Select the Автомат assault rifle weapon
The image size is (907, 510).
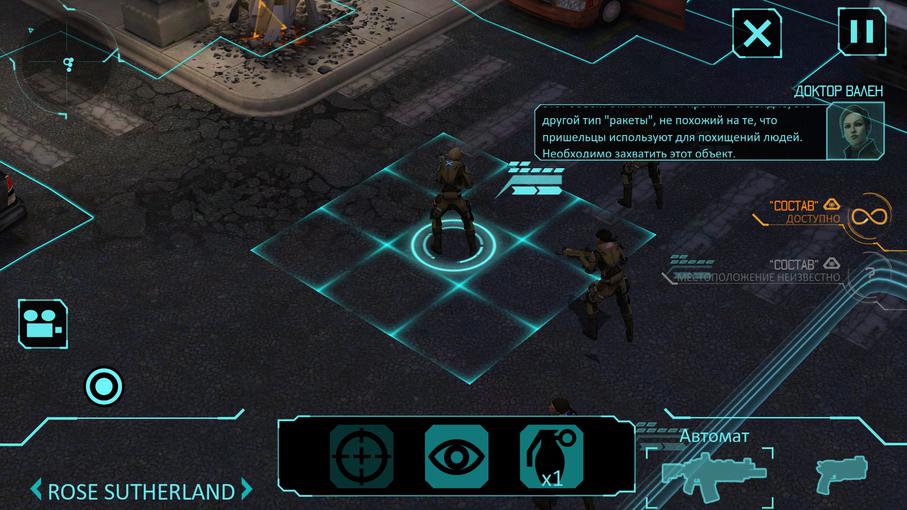coord(714,470)
